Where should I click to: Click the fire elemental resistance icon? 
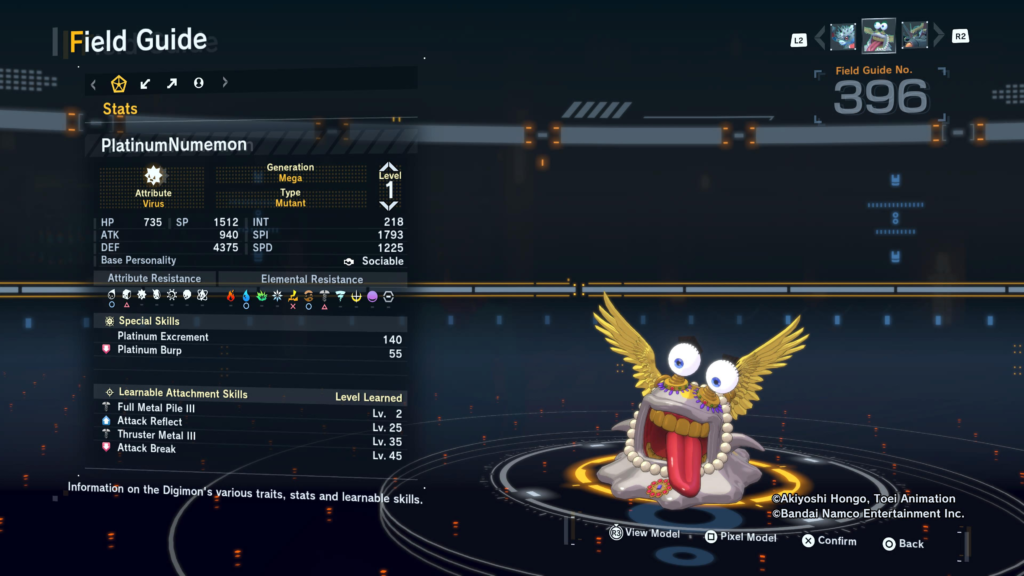click(x=231, y=296)
